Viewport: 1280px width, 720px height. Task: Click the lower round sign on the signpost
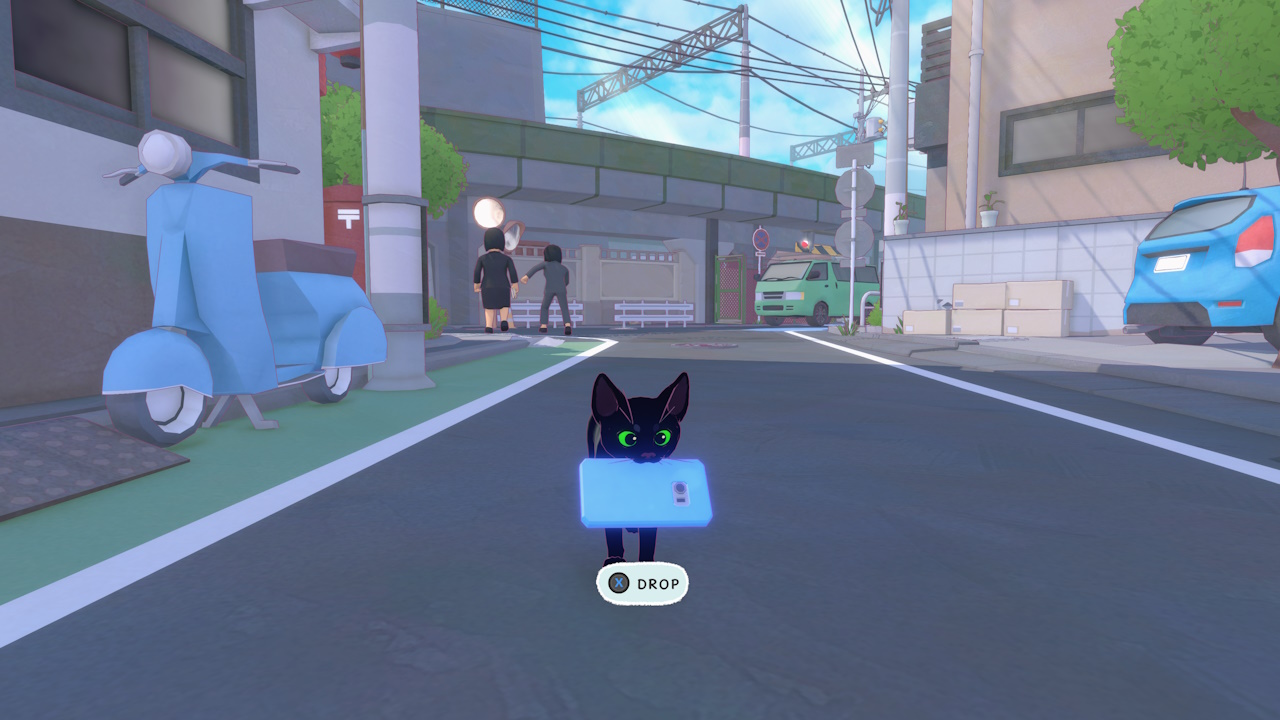(853, 238)
